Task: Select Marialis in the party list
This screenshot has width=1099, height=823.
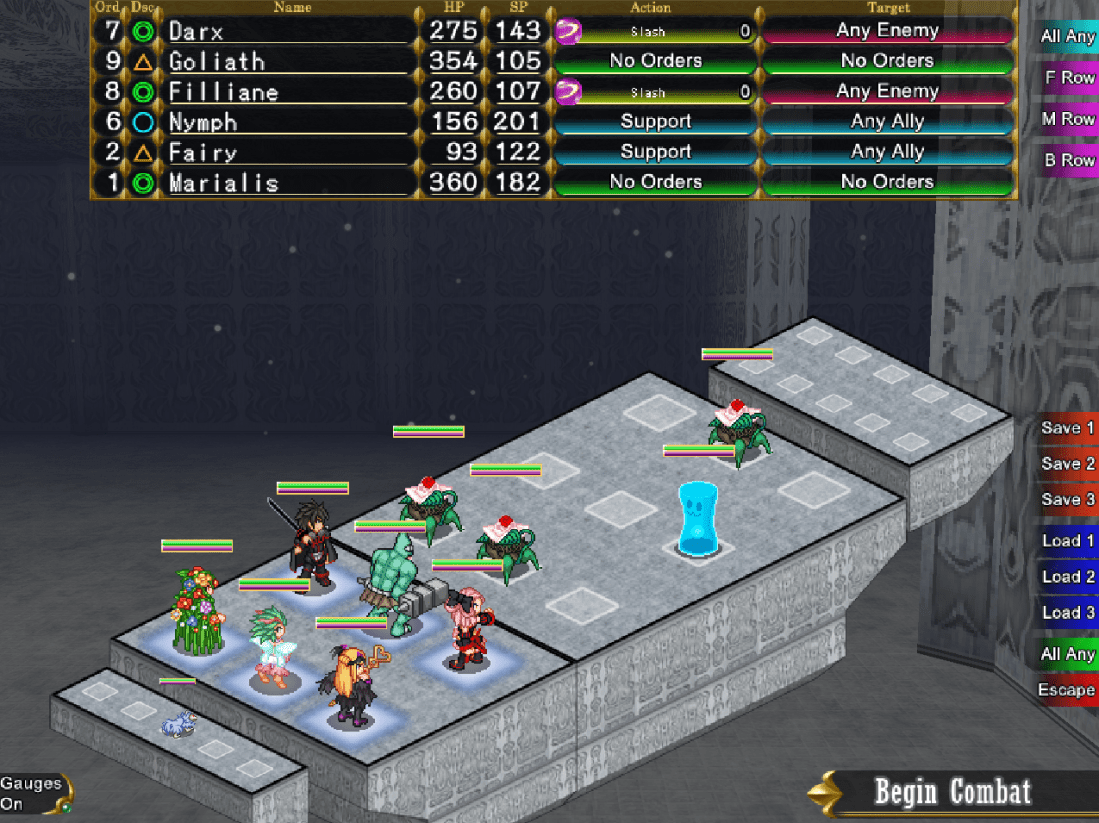Action: 285,183
